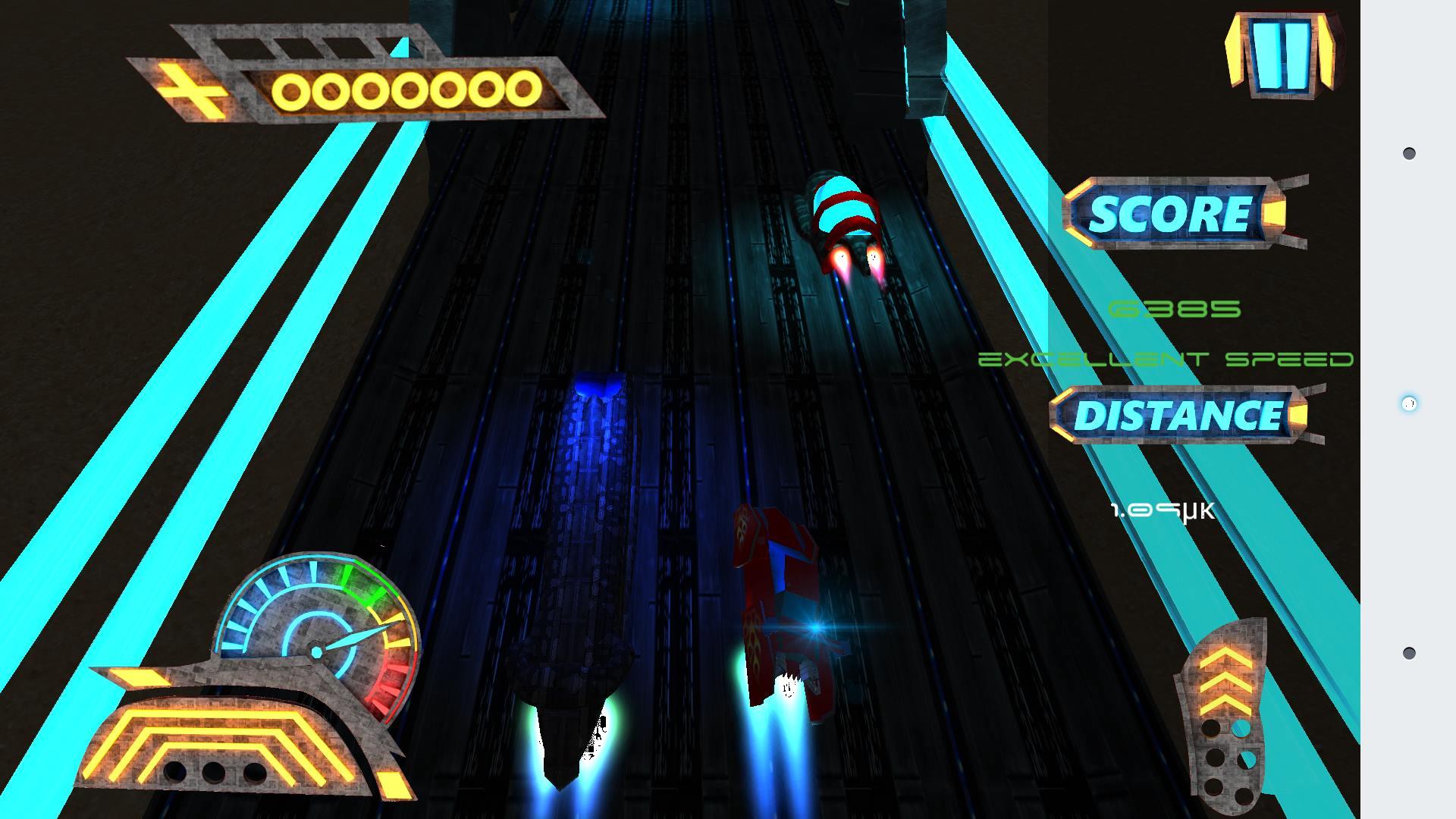
Task: Select the SCORE panel emblem
Action: pyautogui.click(x=1183, y=212)
